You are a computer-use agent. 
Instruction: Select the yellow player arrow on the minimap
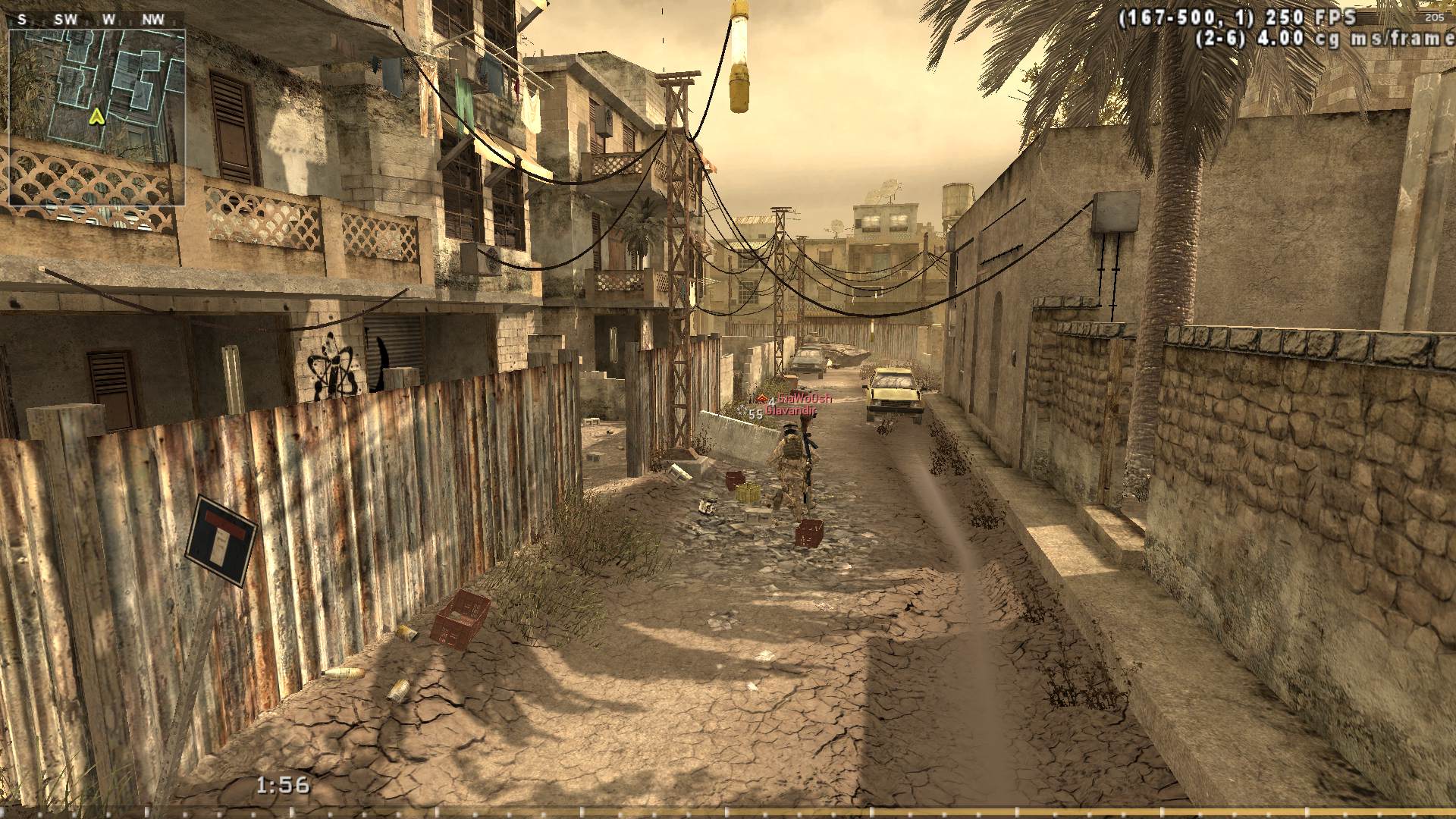[96, 117]
